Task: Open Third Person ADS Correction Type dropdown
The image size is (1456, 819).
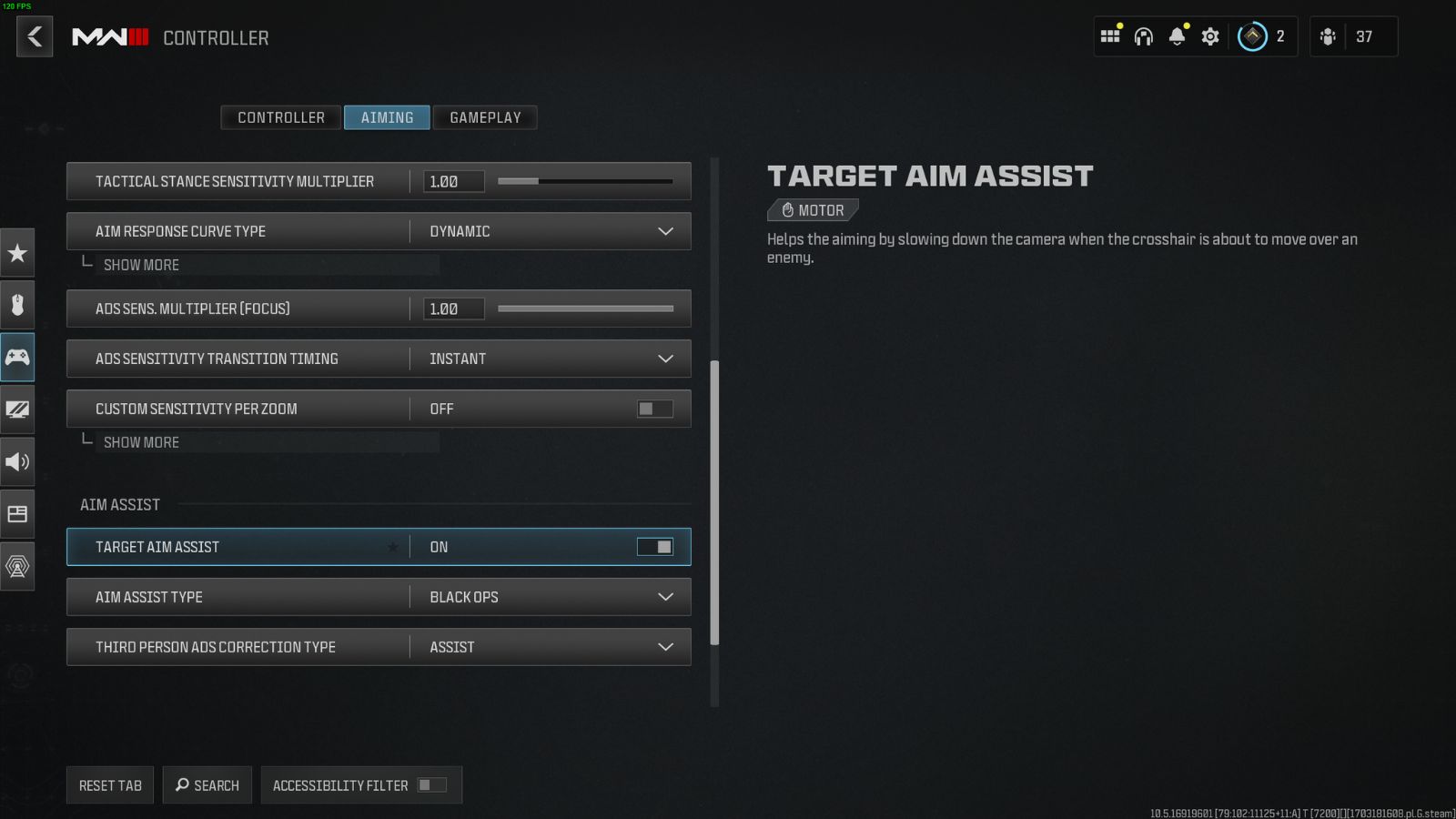Action: pos(665,647)
